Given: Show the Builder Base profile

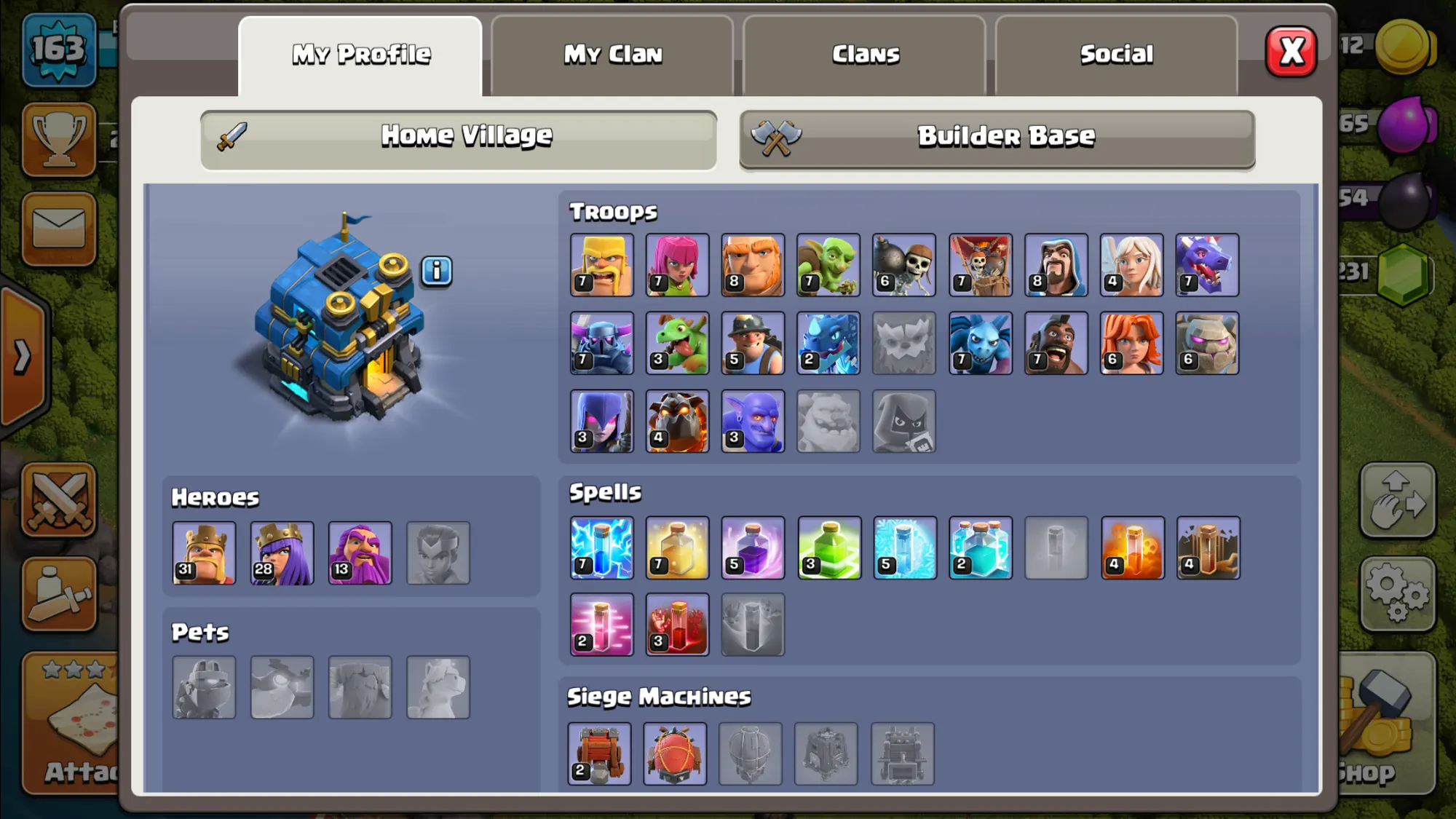Looking at the screenshot, I should [997, 138].
